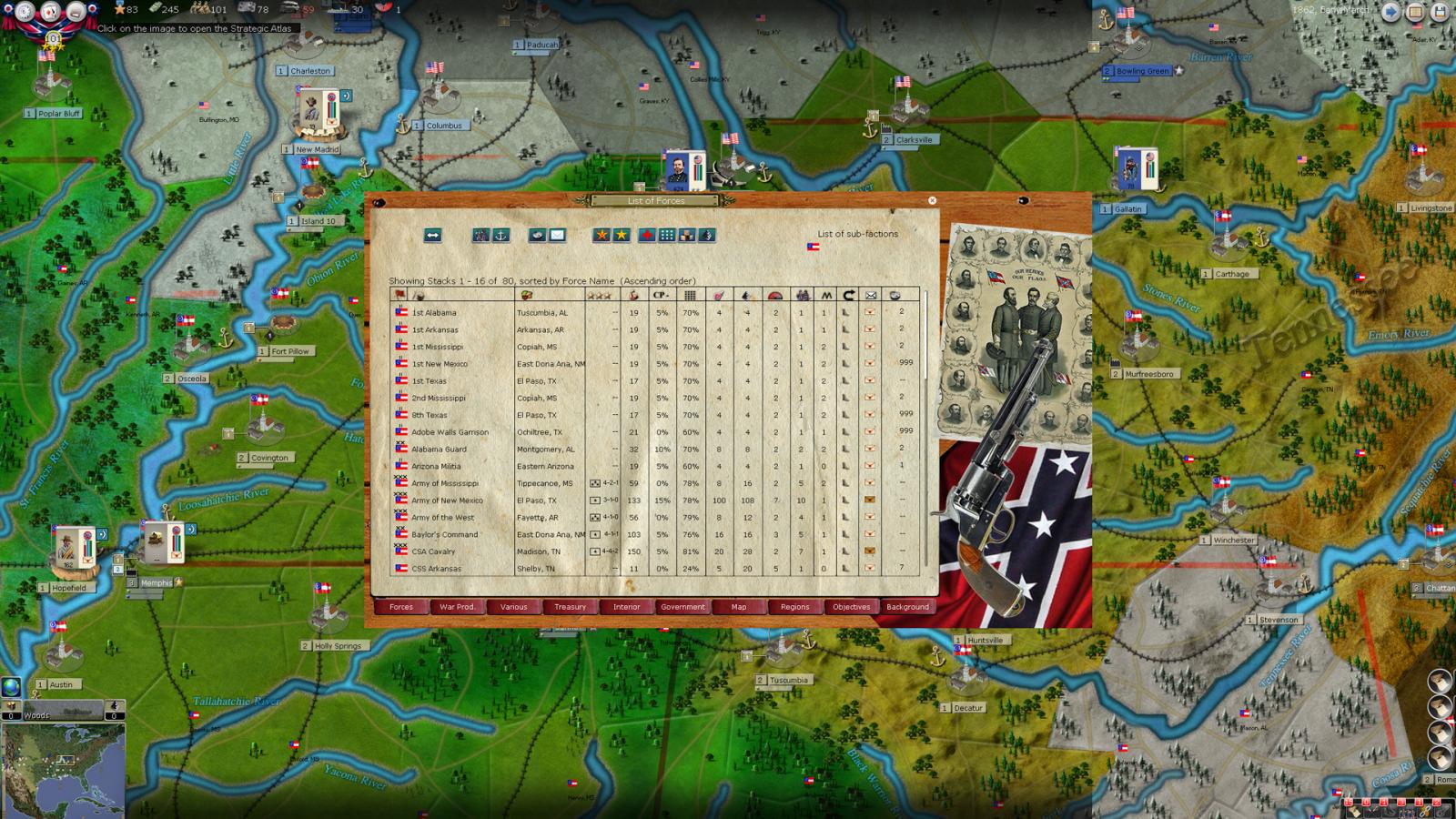
Task: Click the location column header to sort
Action: [526, 293]
